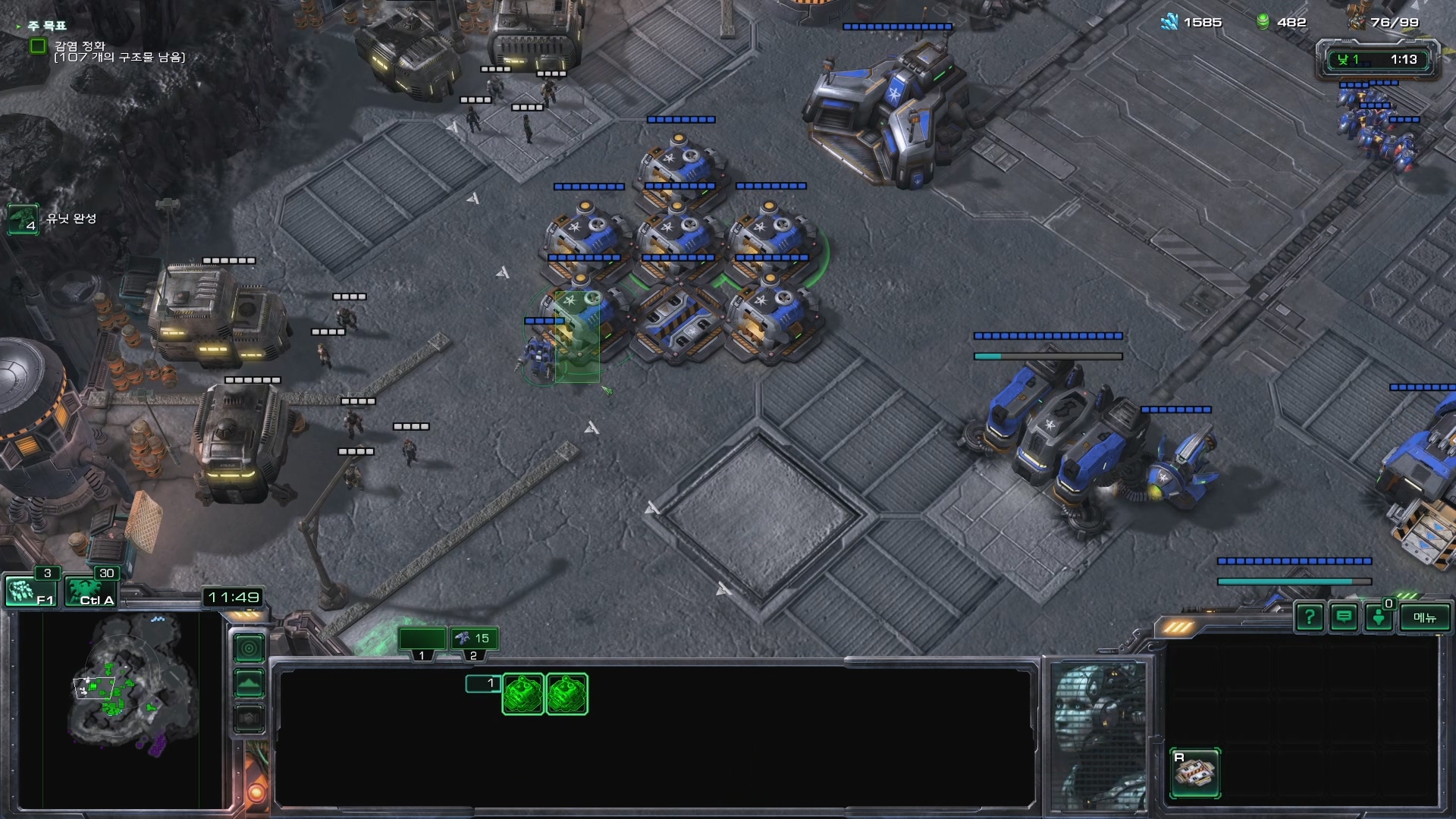Select control group 2 with 15 units

pyautogui.click(x=475, y=639)
